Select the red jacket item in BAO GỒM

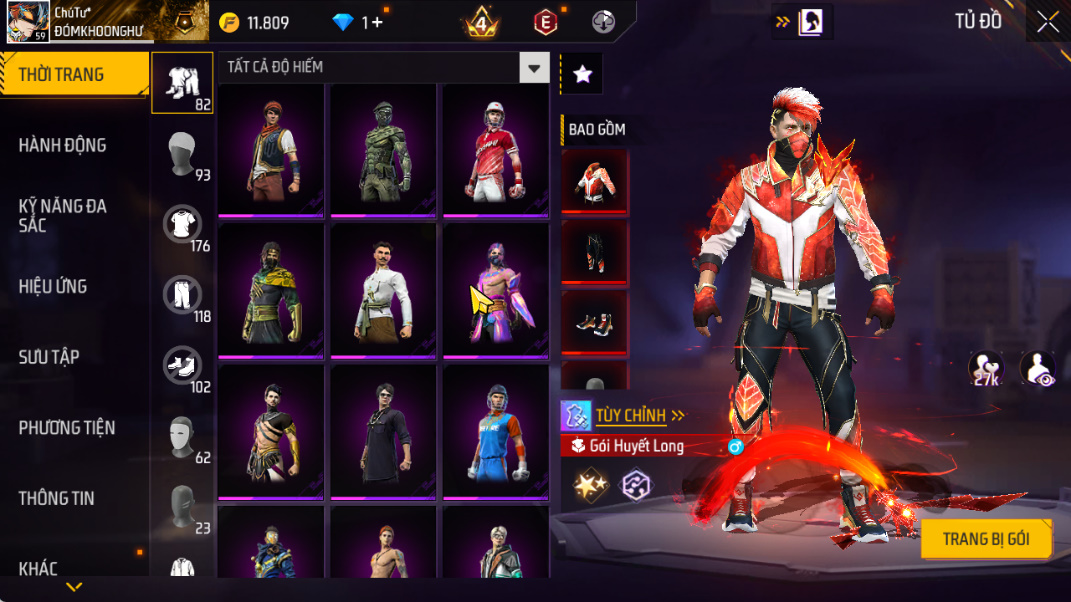[595, 181]
